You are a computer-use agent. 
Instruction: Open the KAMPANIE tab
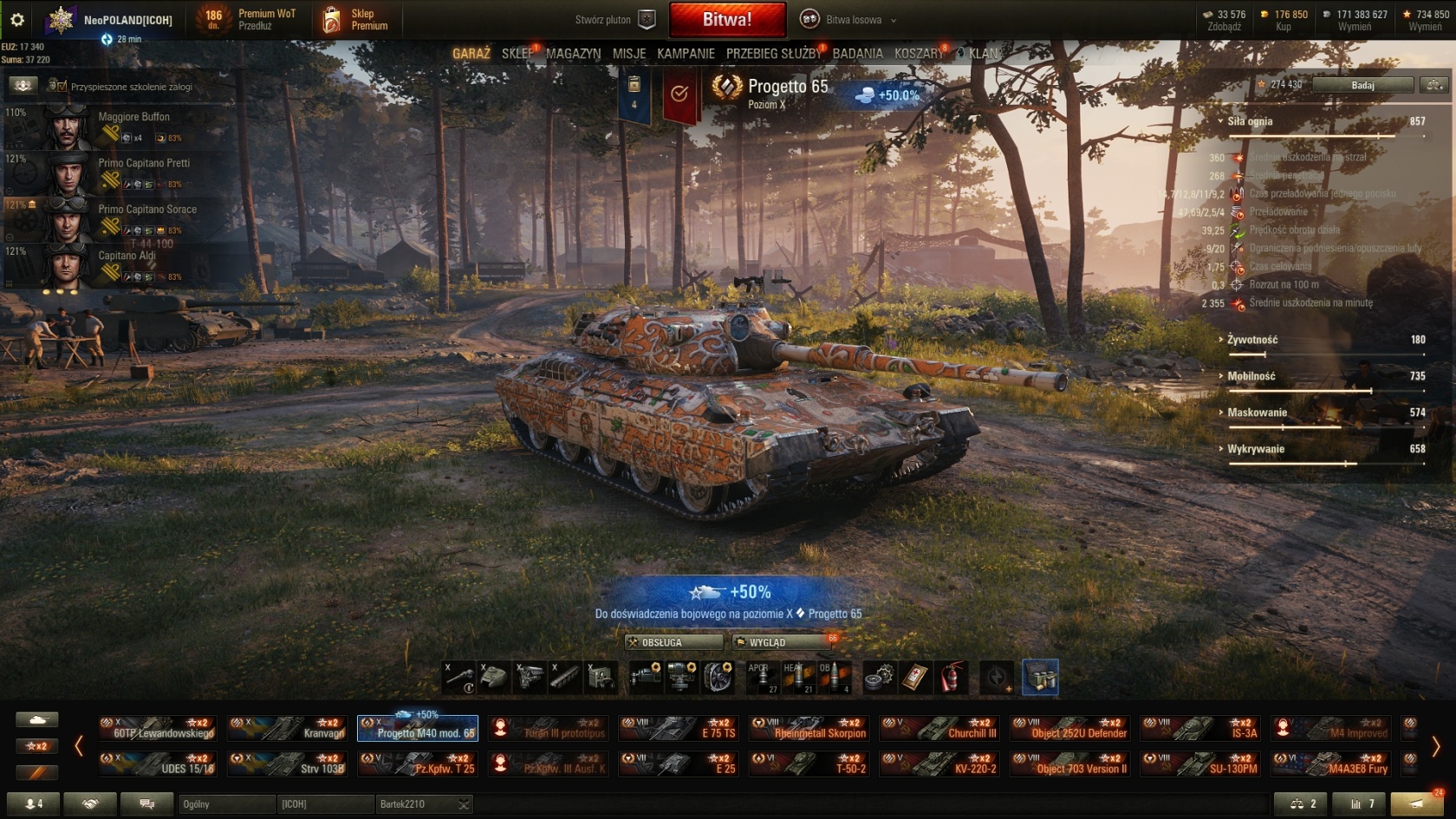coord(686,54)
